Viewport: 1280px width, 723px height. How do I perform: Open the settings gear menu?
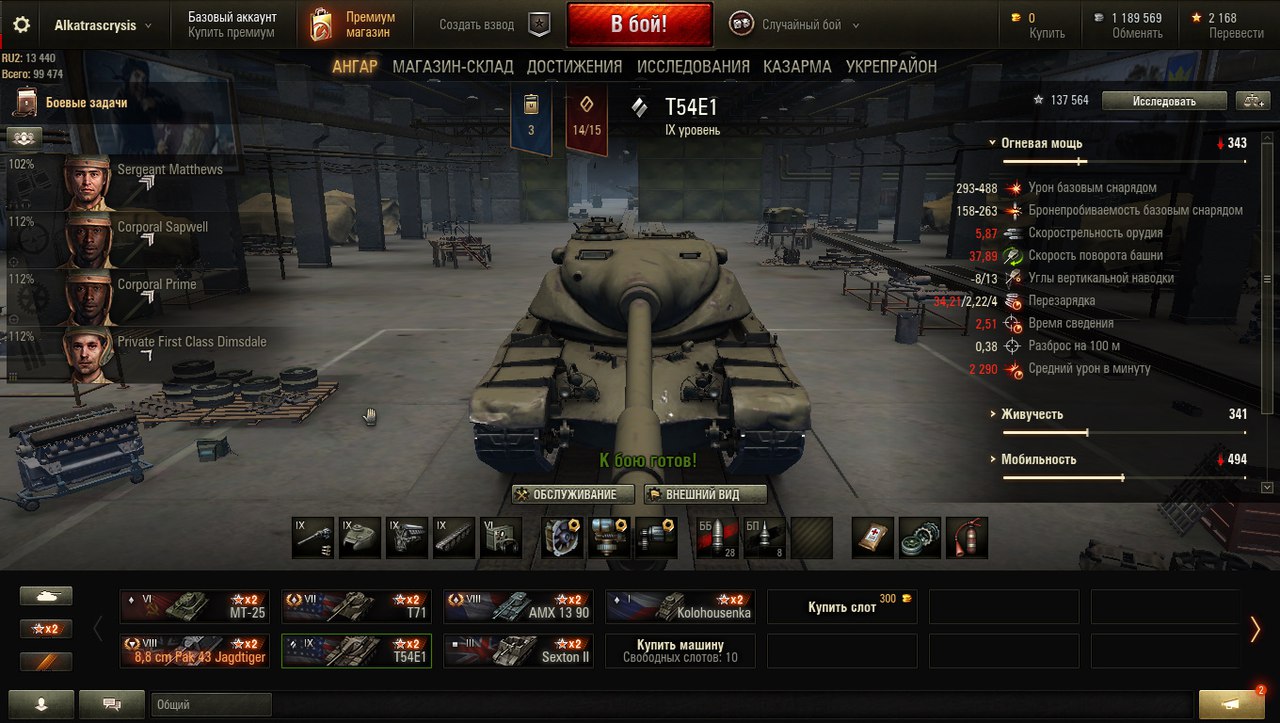pyautogui.click(x=21, y=25)
